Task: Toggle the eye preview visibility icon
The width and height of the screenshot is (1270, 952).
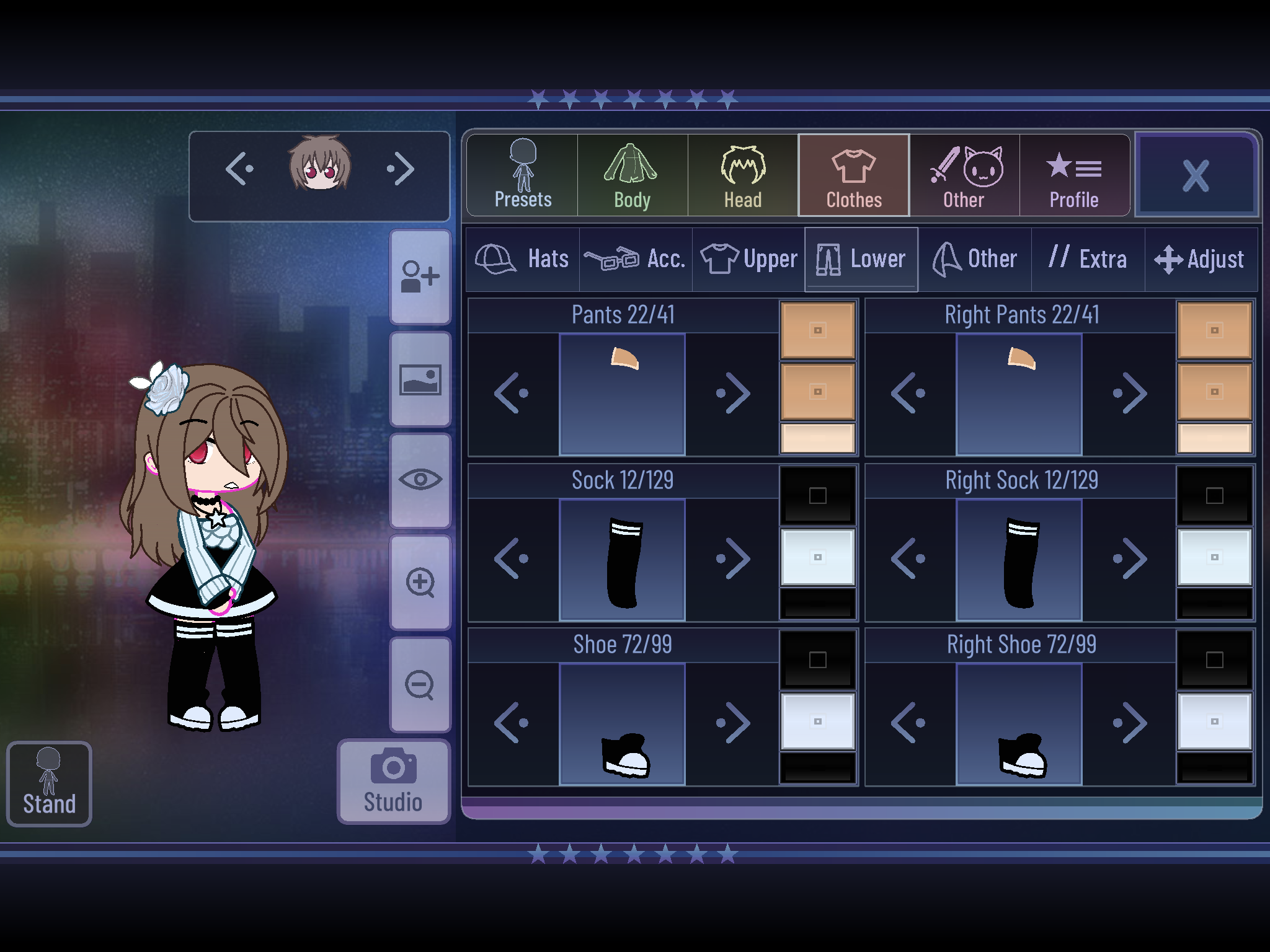Action: [x=420, y=480]
